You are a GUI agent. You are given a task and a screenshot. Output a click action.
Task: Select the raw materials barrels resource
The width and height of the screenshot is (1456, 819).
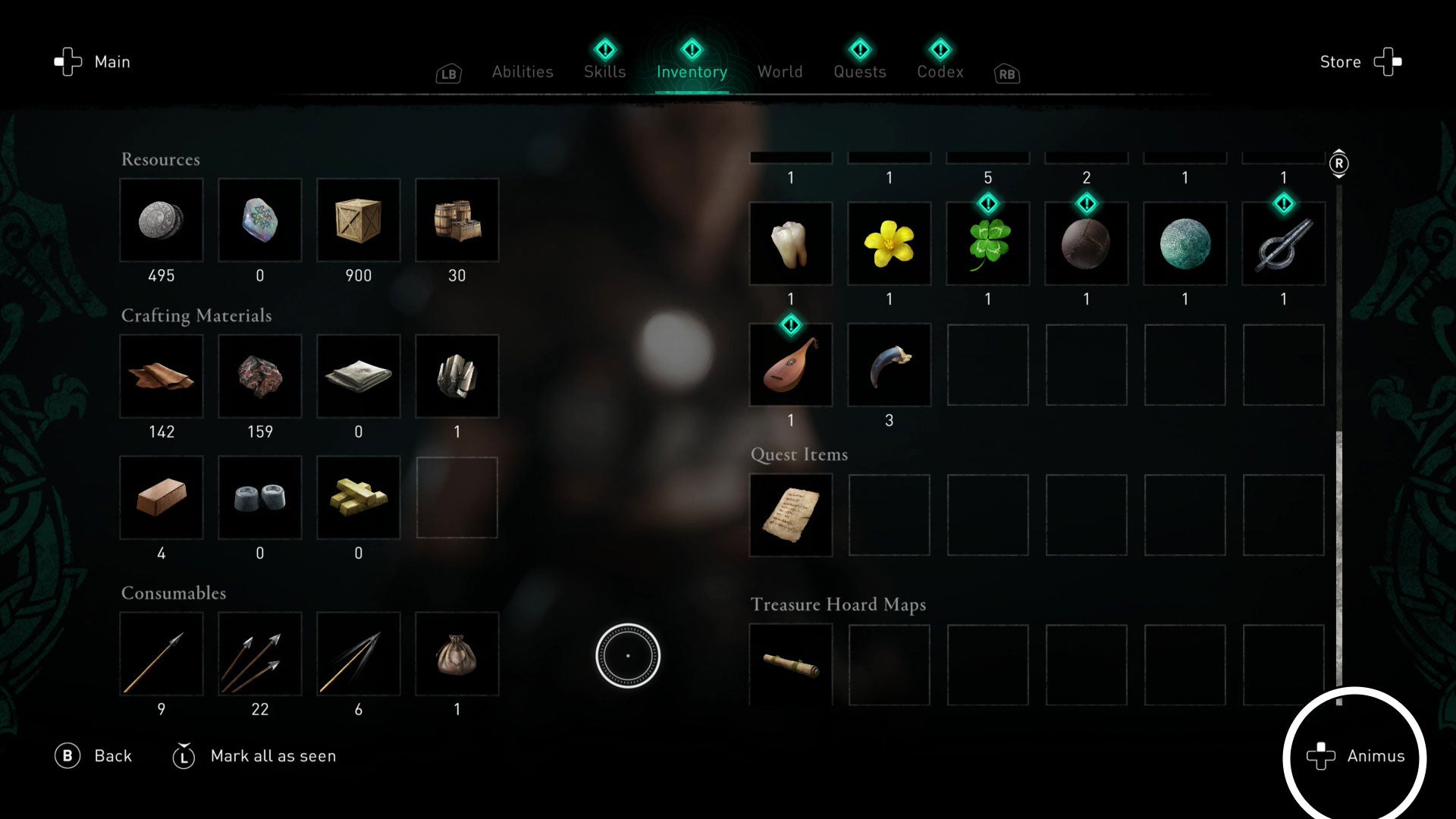pos(457,221)
